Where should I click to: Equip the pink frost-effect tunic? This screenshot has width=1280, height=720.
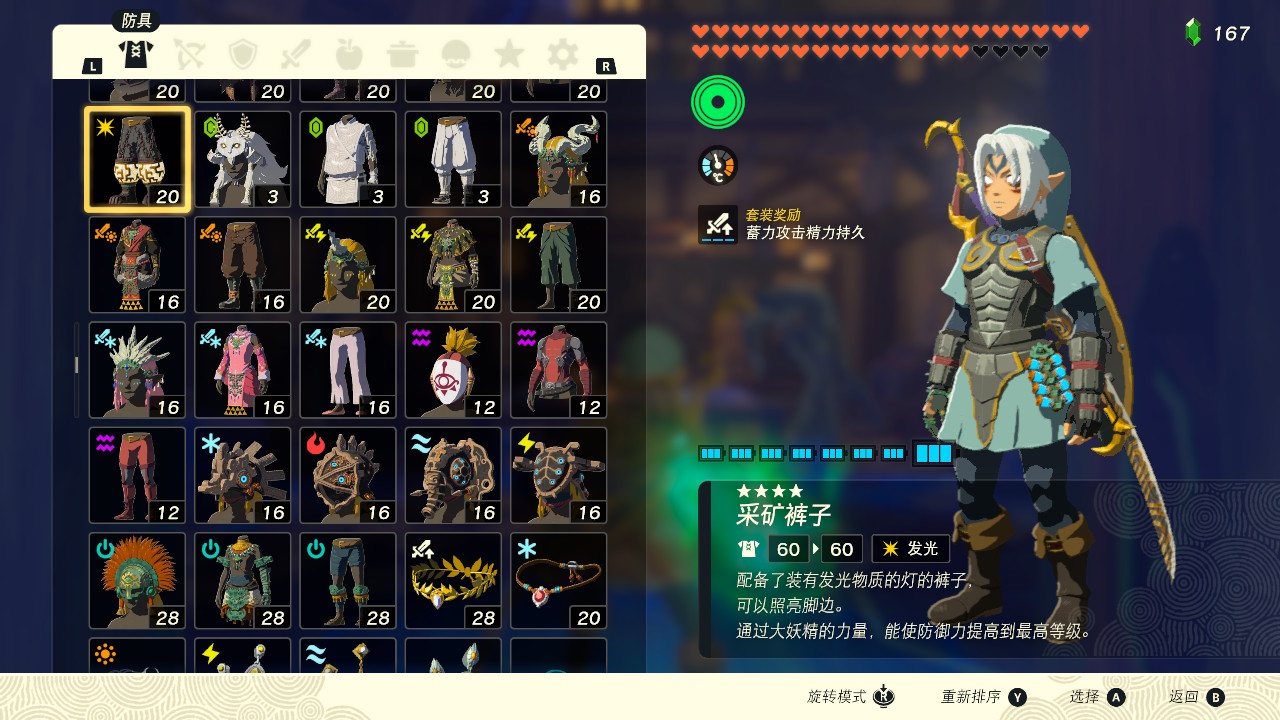pyautogui.click(x=243, y=370)
